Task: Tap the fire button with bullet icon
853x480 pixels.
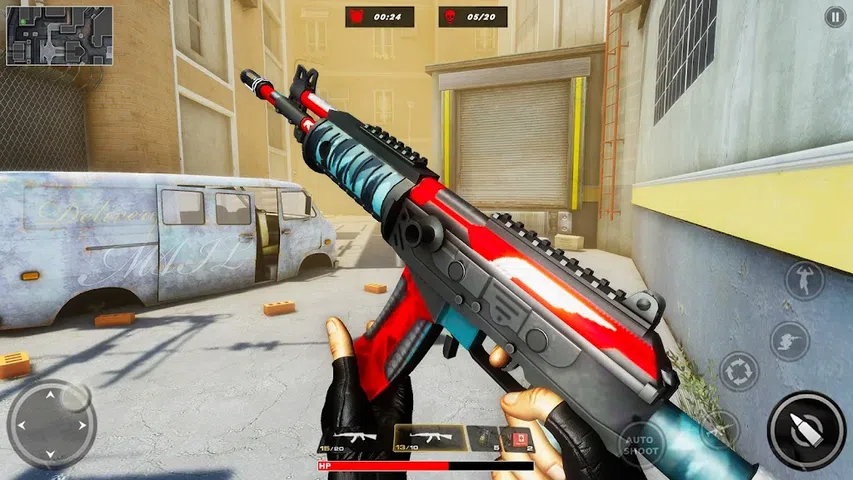Action: (x=806, y=430)
